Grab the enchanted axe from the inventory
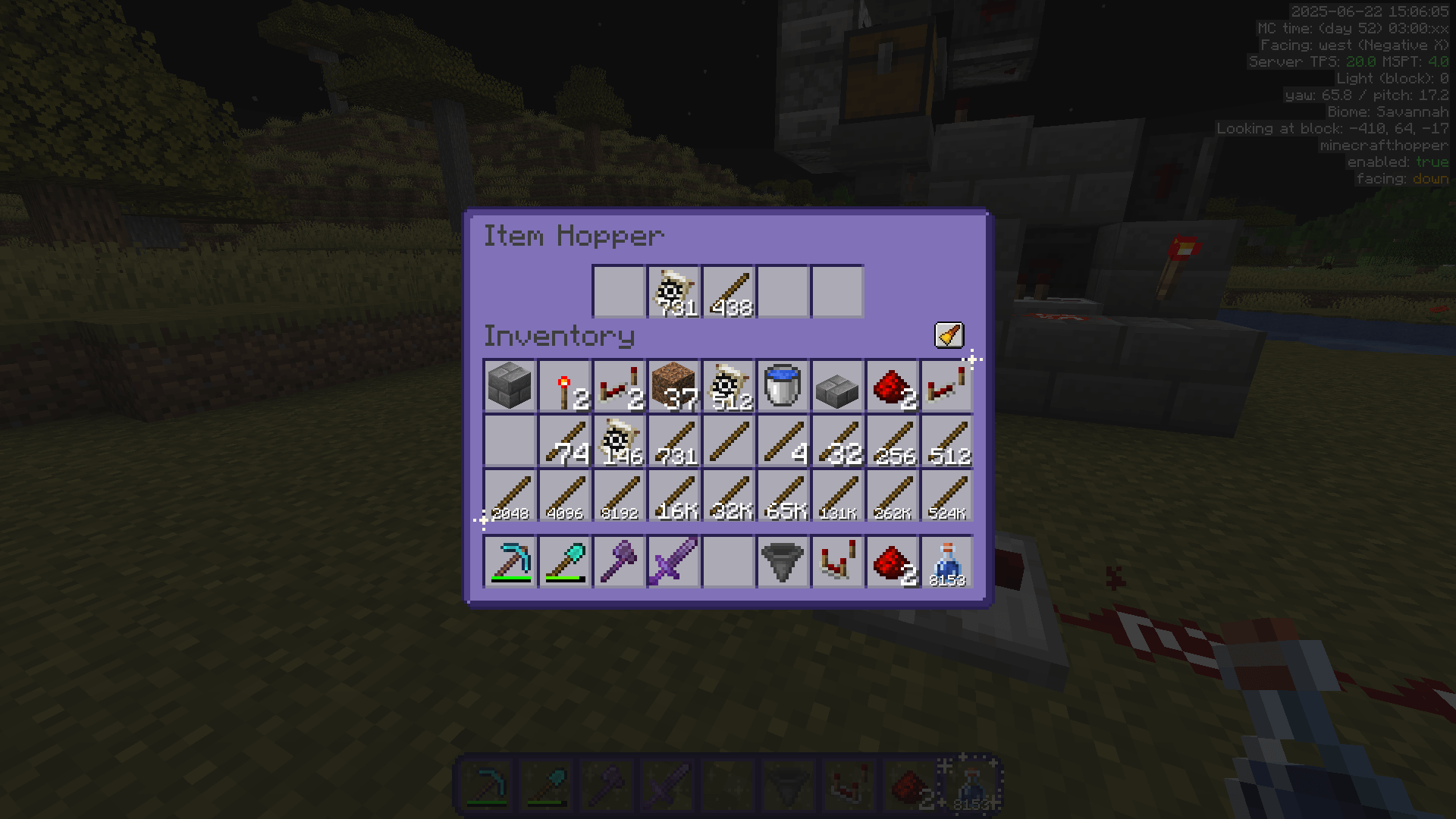This screenshot has height=819, width=1456. (619, 561)
